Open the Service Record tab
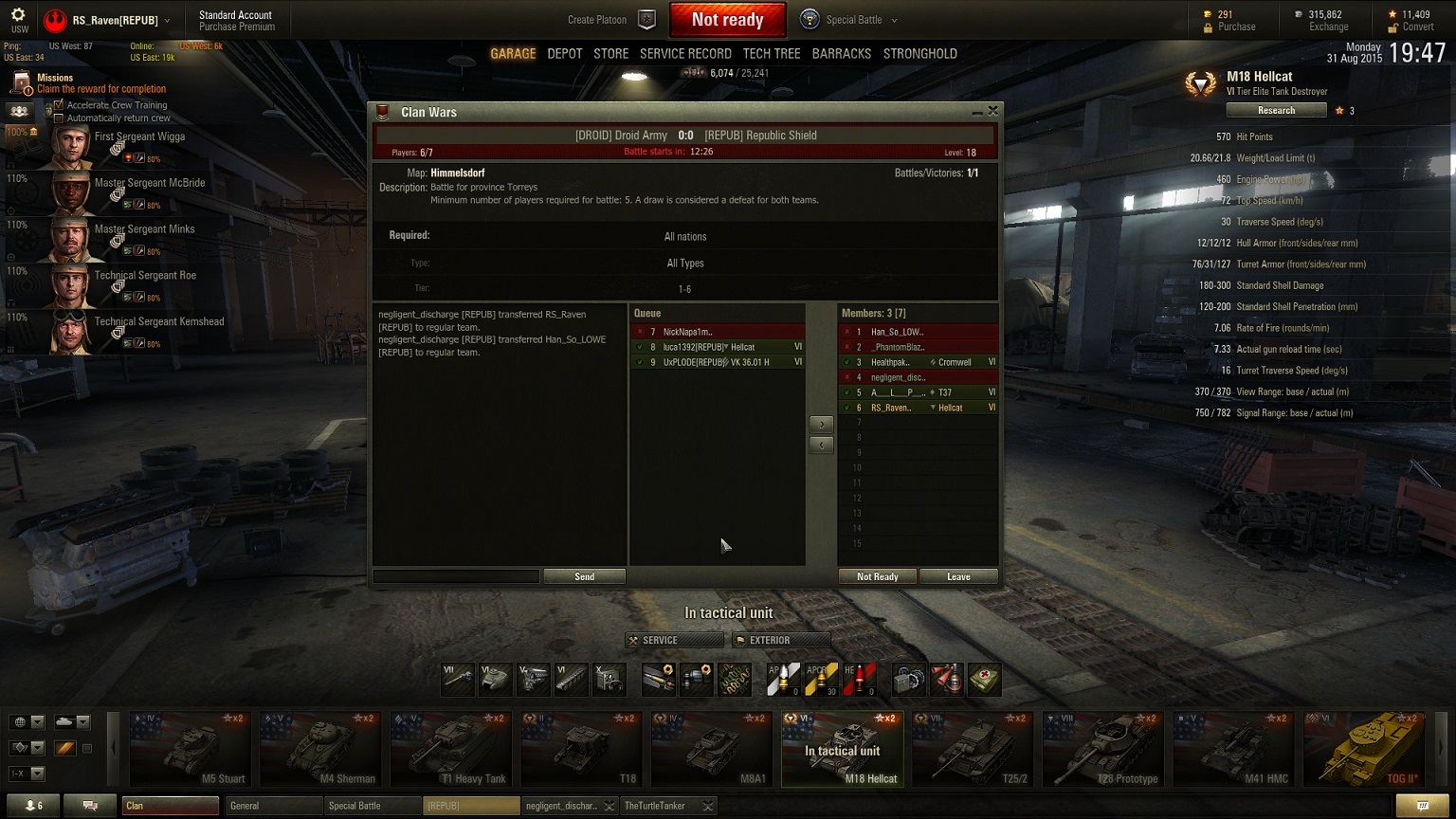Viewport: 1456px width, 819px height. 685,54
